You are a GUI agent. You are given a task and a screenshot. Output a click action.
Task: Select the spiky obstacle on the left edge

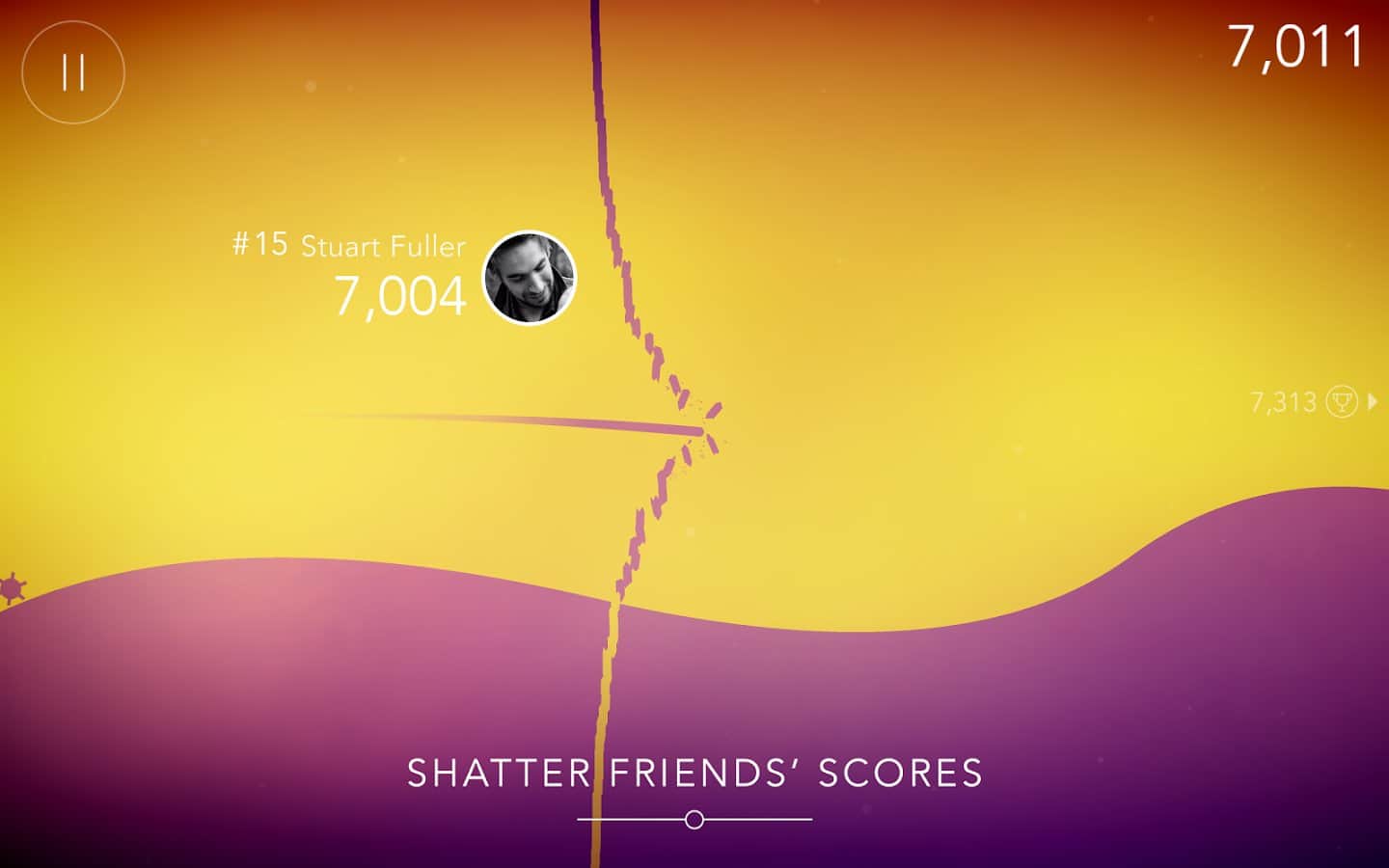[x=10, y=588]
